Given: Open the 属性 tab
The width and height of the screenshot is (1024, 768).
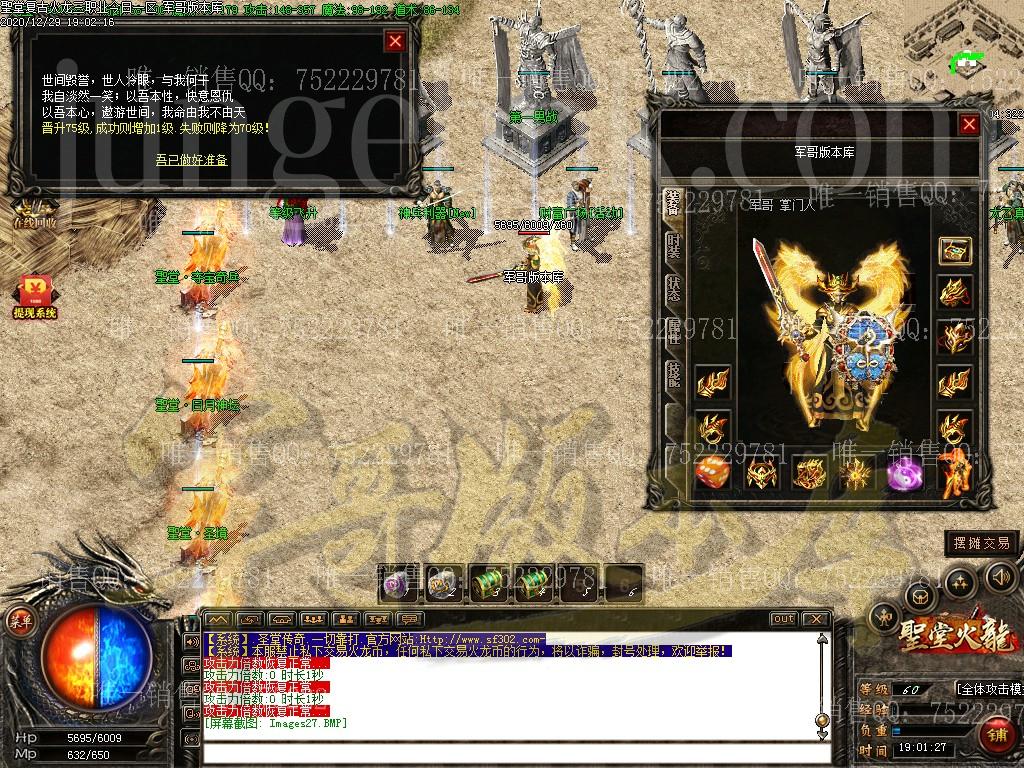Looking at the screenshot, I should tap(674, 333).
